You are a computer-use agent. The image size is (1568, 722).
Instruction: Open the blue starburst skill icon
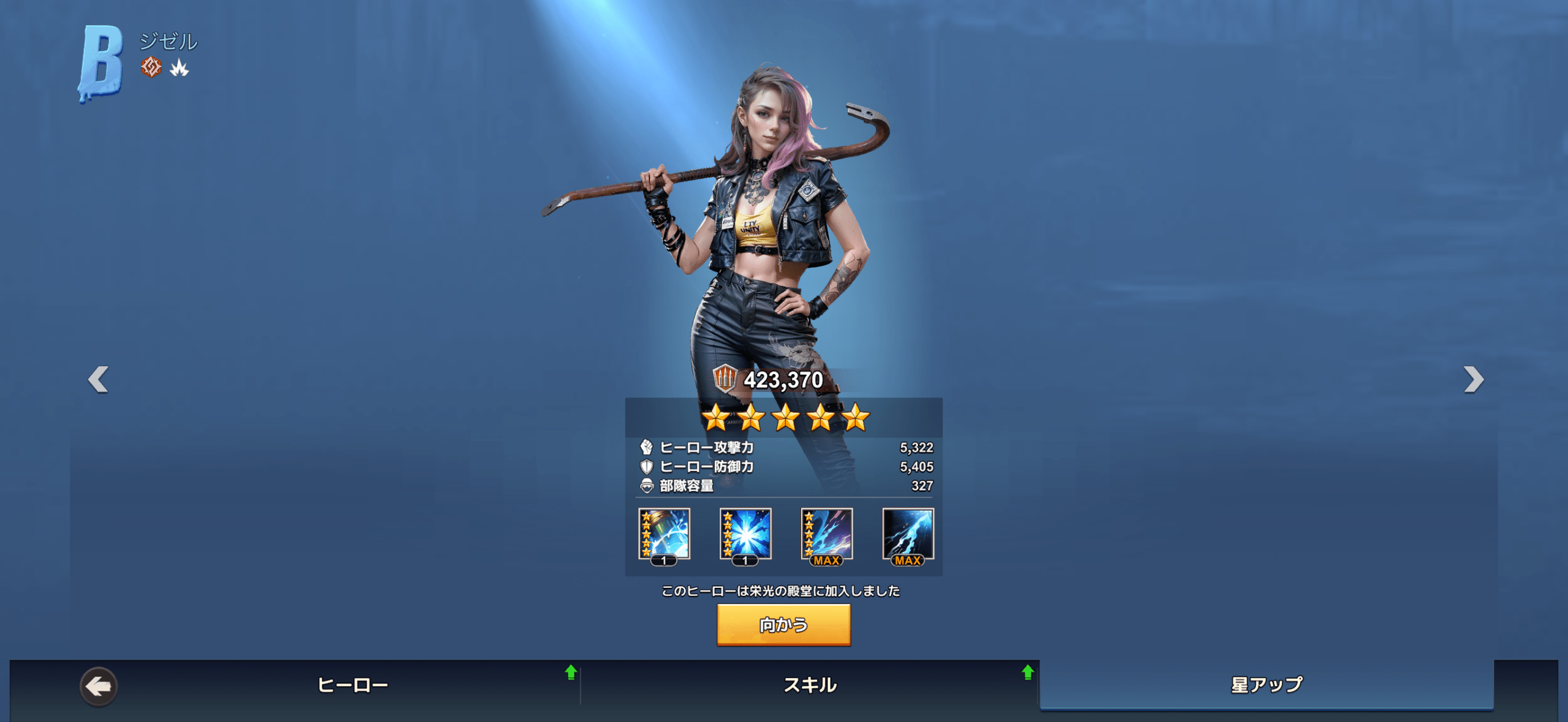pyautogui.click(x=745, y=535)
